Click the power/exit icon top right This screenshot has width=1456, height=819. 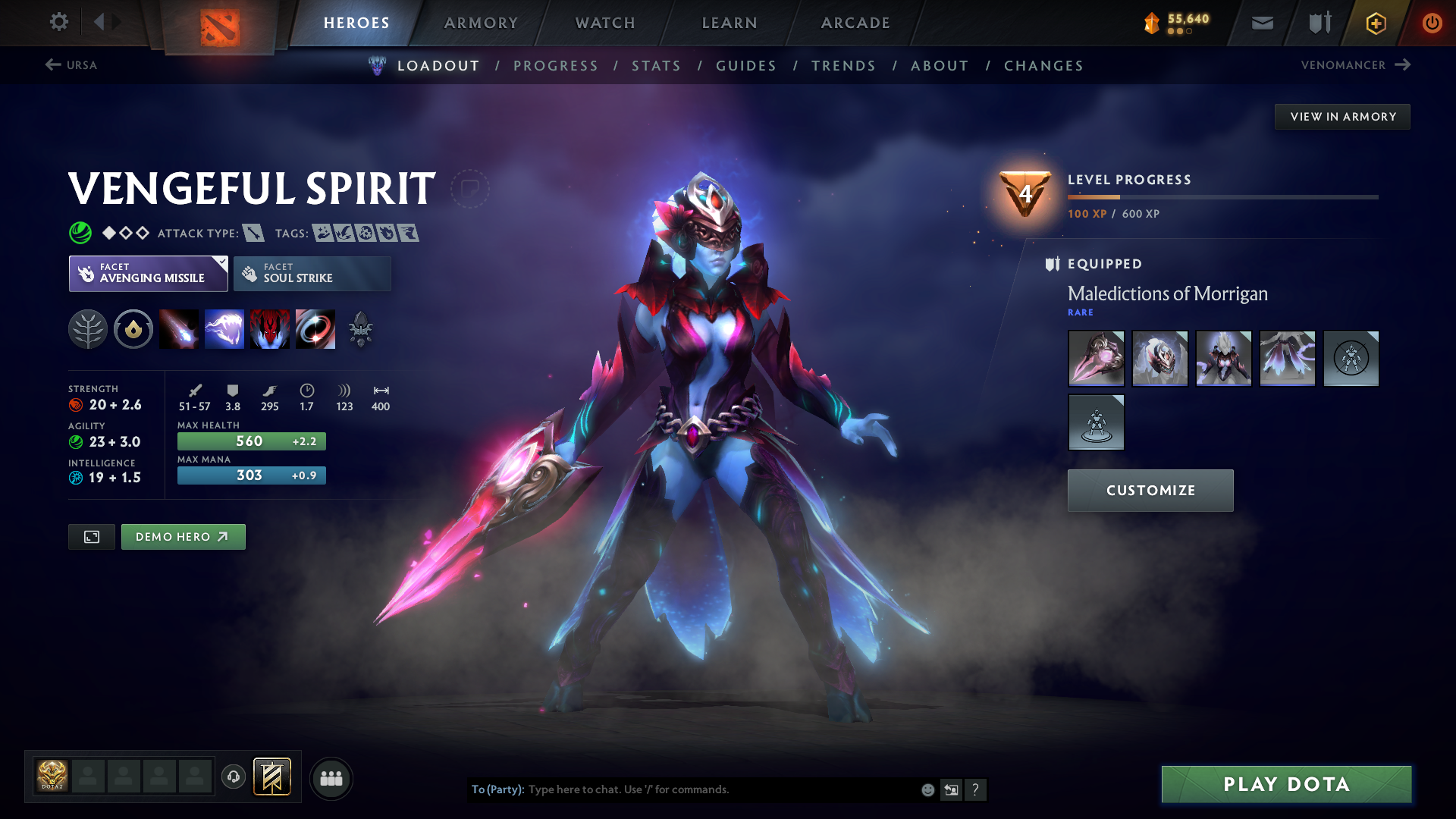(1432, 23)
